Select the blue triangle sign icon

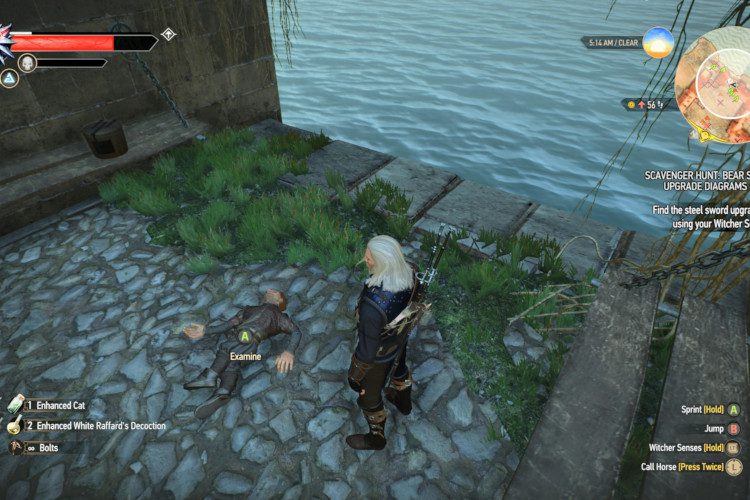point(9,78)
